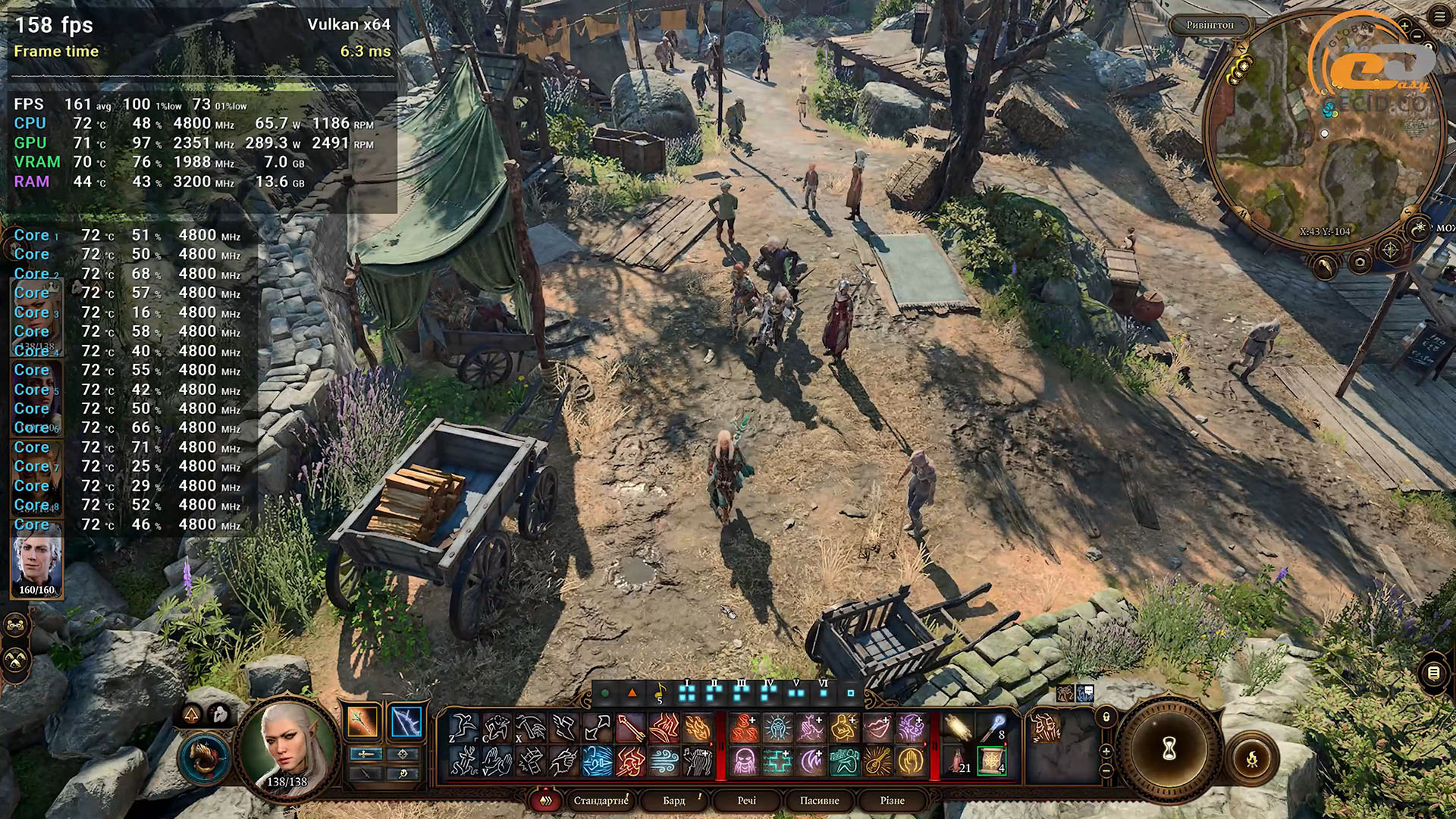1456x819 pixels.
Task: Switch to the Різне tab
Action: (x=893, y=801)
